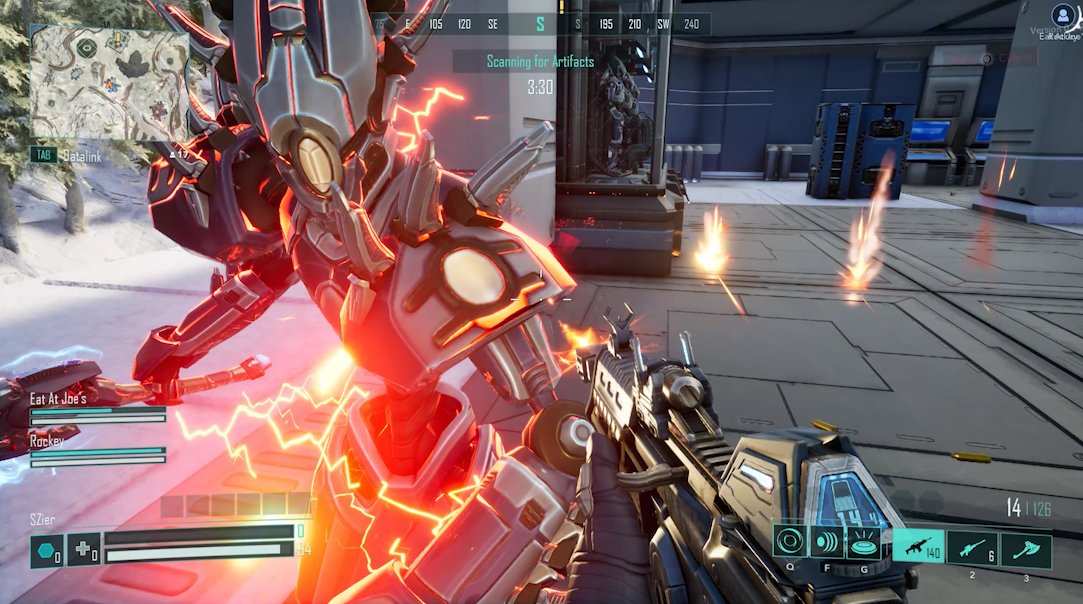Select the teal hexagon shield item slot
Screen dimensions: 1083x604
[46, 550]
